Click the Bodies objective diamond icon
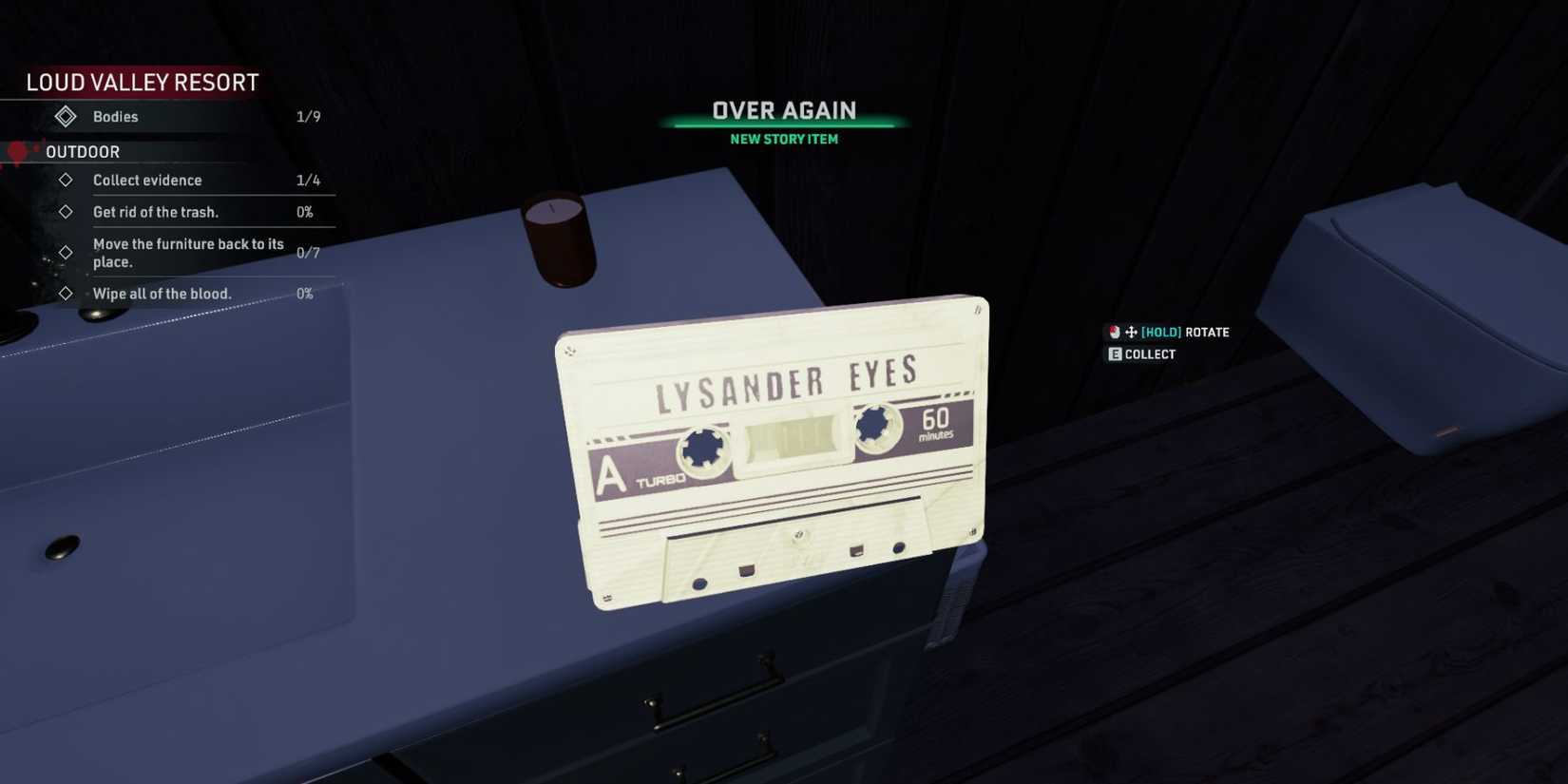The image size is (1568, 784). 65,116
